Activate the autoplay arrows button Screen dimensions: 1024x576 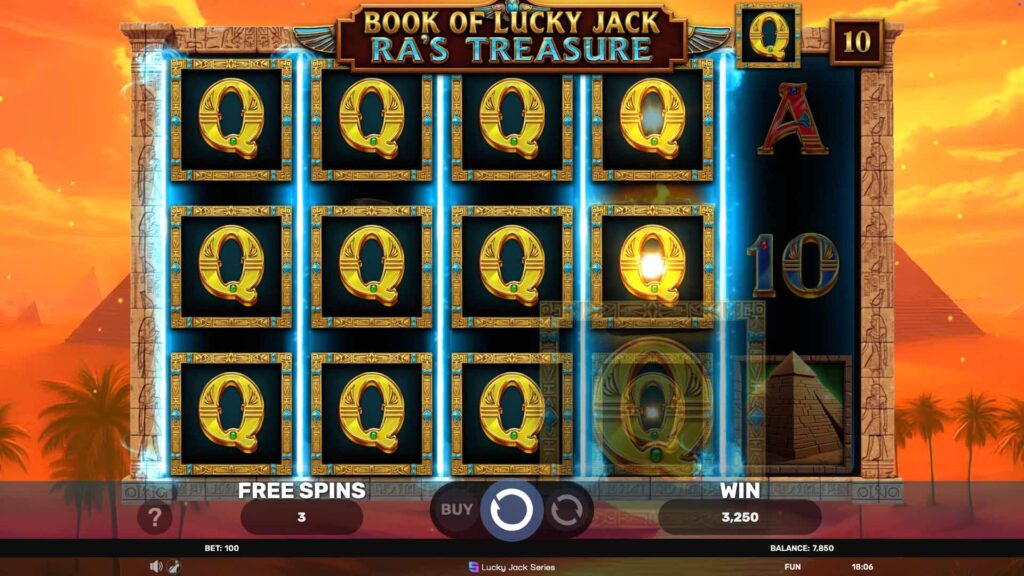[x=566, y=510]
